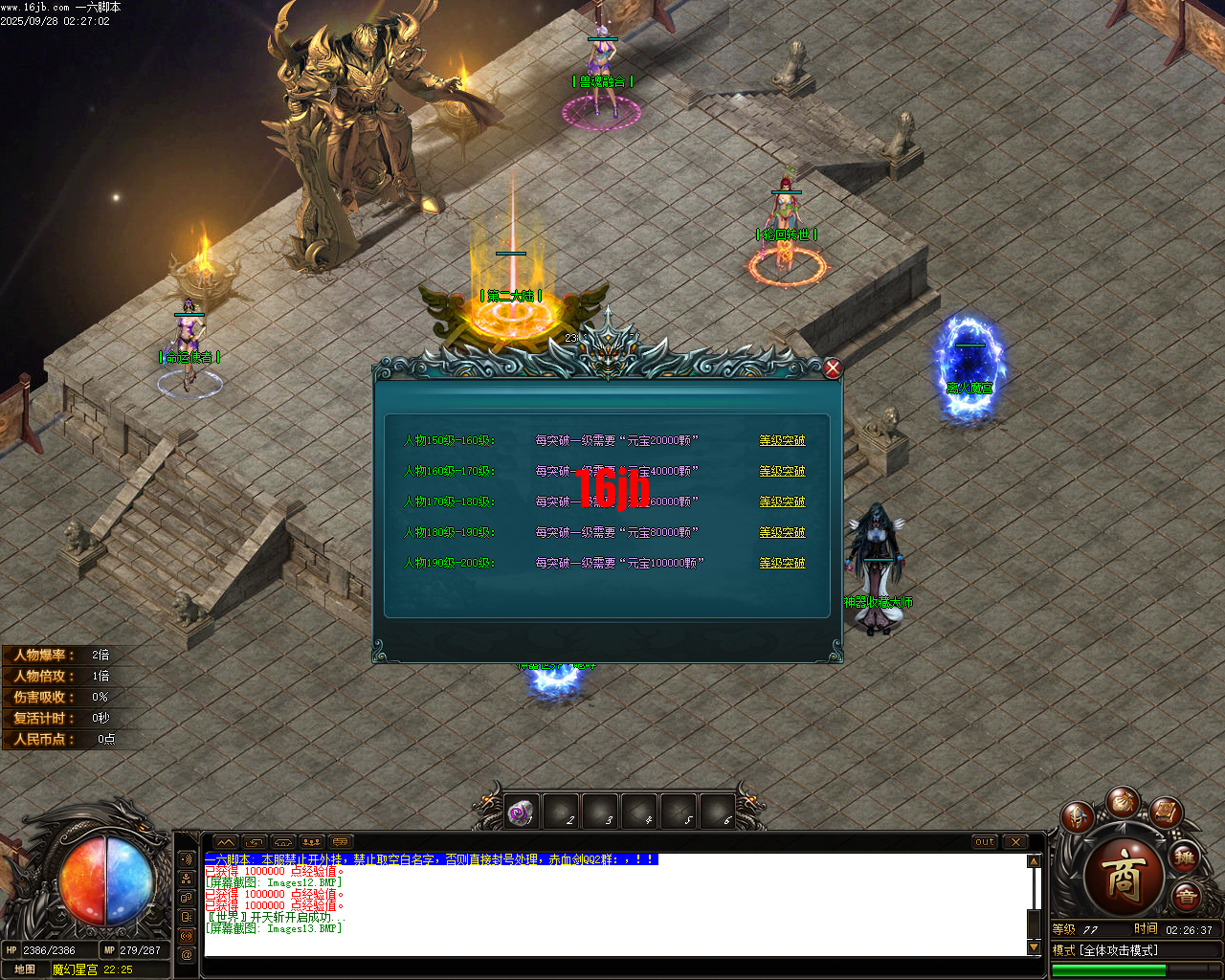This screenshot has height=980, width=1225.
Task: Toggle the speaker icon at chat sidebar top
Action: point(187,859)
